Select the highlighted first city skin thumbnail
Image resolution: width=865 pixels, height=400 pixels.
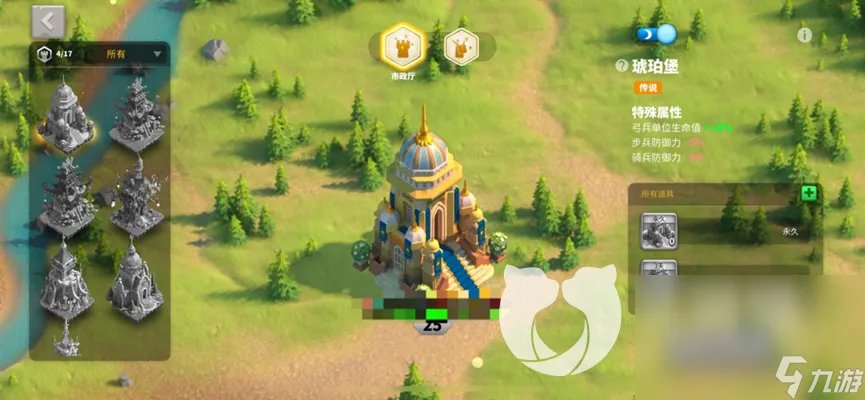pos(66,115)
